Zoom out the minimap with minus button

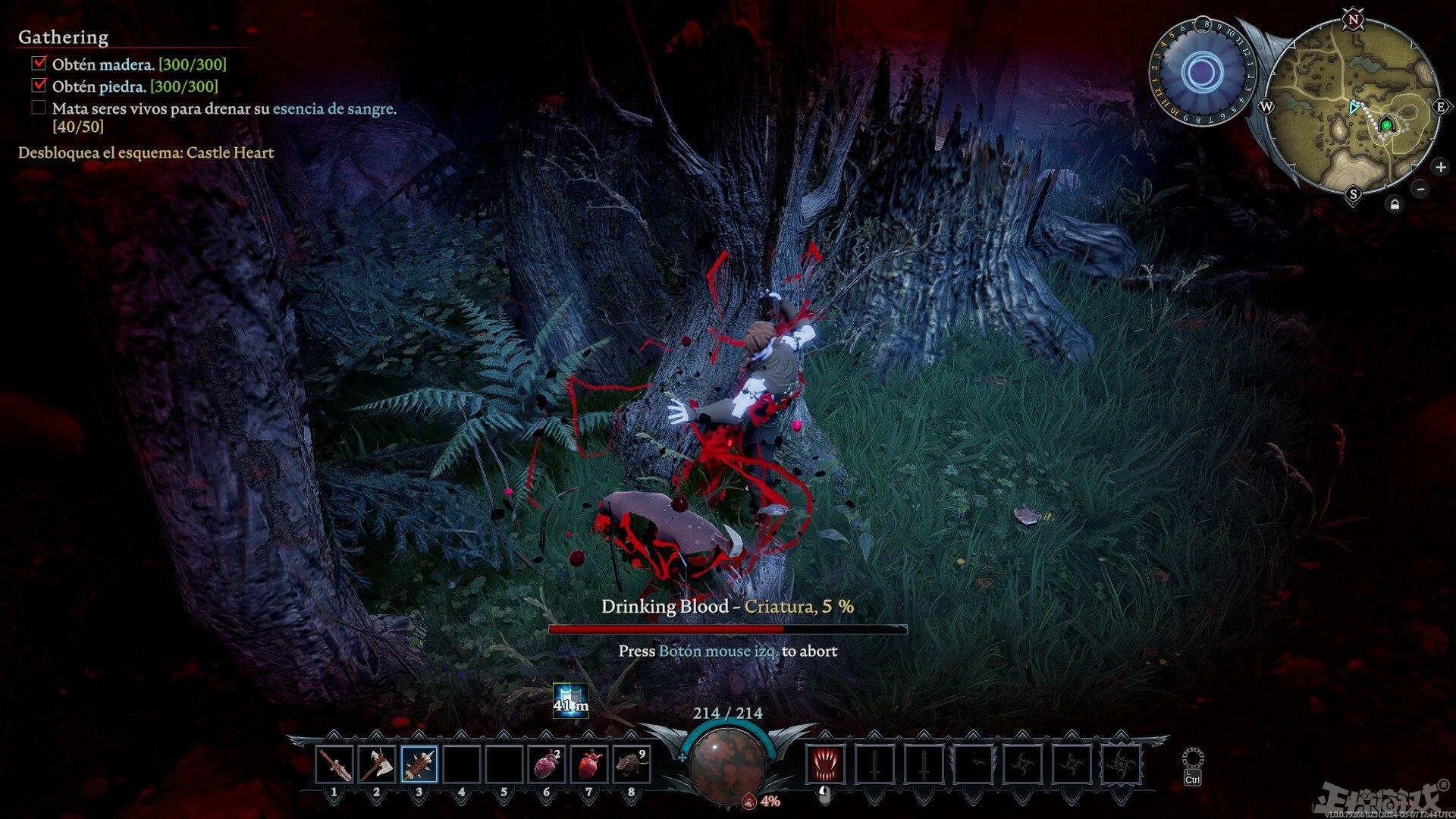tap(1421, 189)
